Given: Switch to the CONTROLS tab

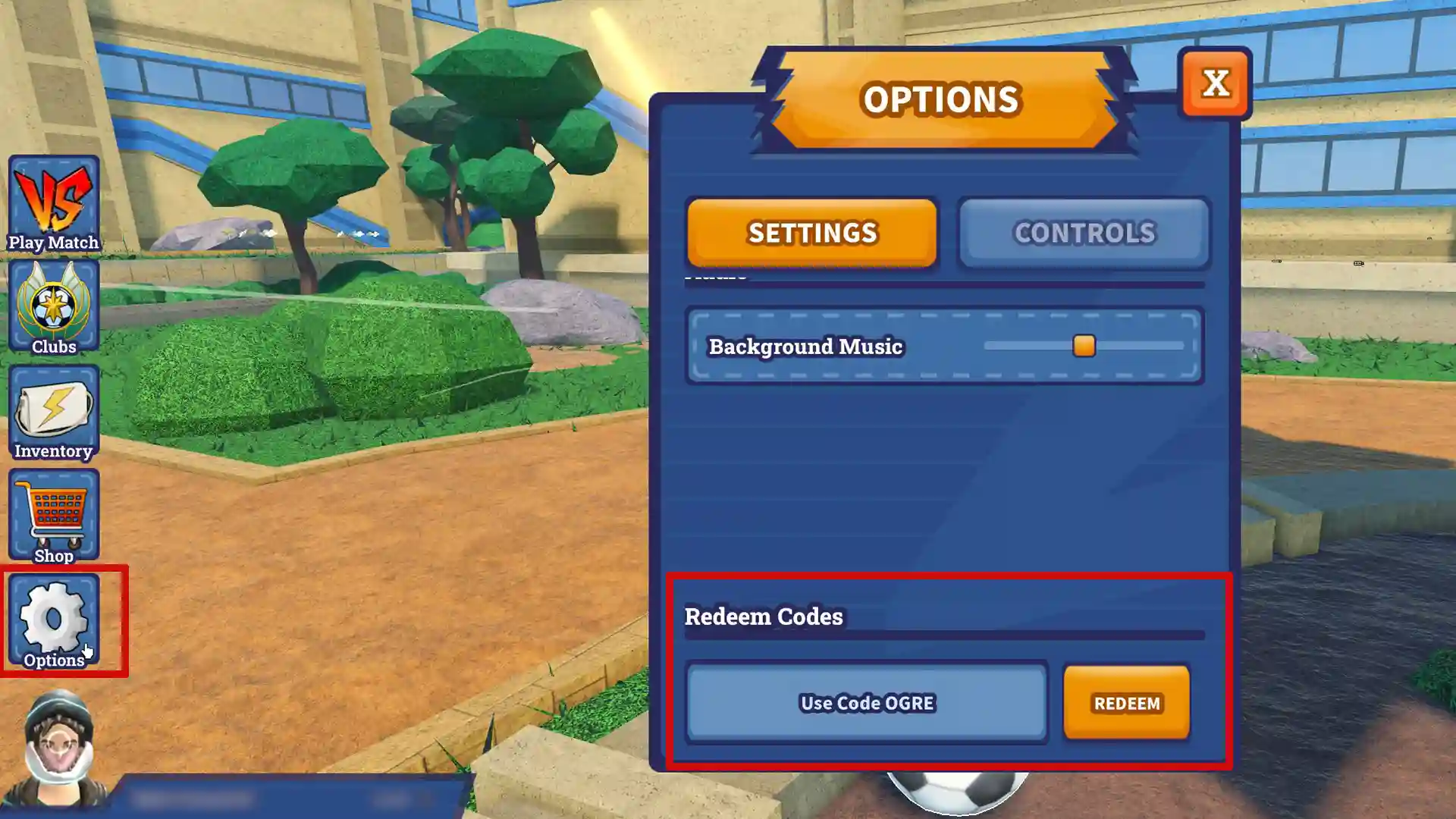Looking at the screenshot, I should 1083,233.
